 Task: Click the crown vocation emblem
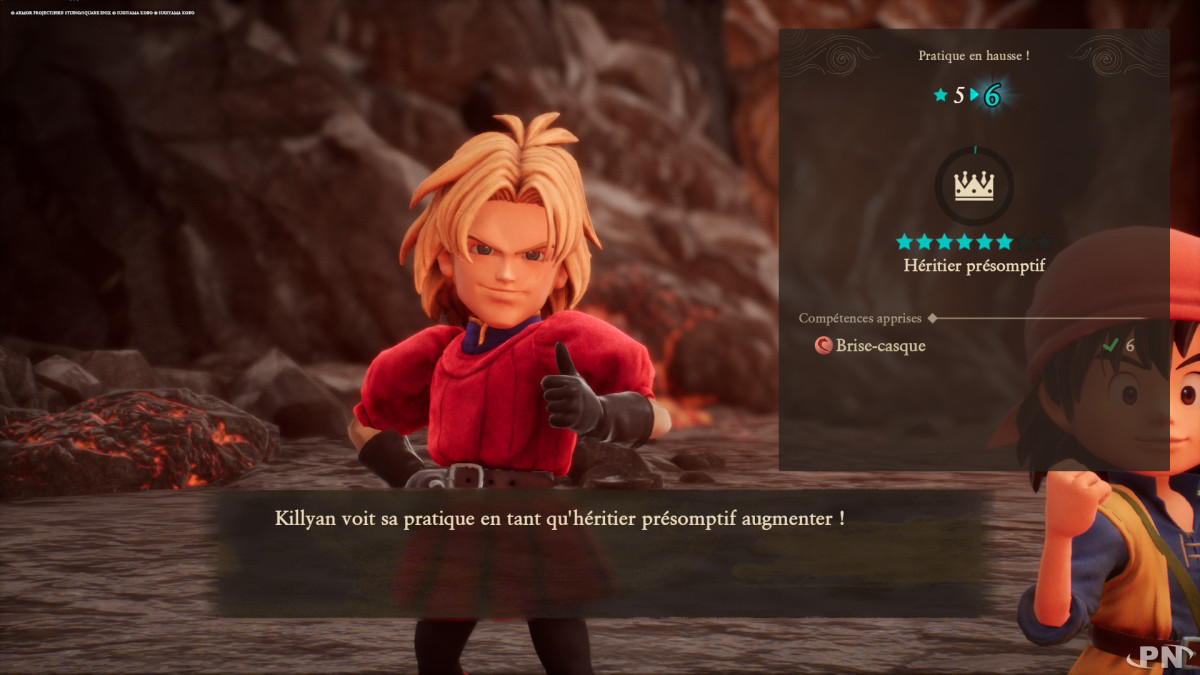pyautogui.click(x=973, y=187)
